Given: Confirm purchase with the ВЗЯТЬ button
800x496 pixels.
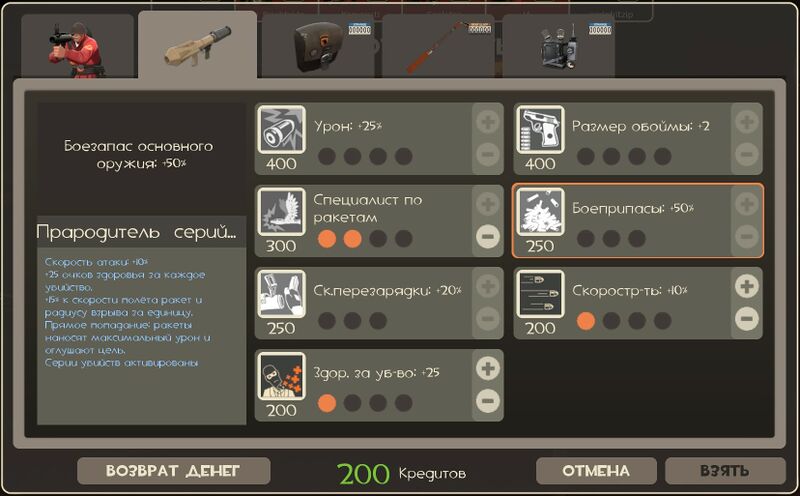Looking at the screenshot, I should pyautogui.click(x=725, y=471).
